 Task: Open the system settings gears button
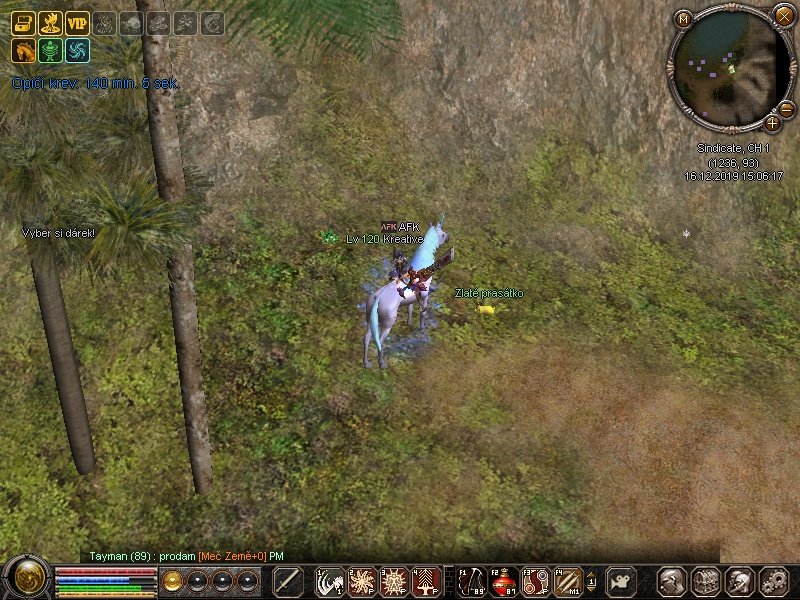pos(774,581)
